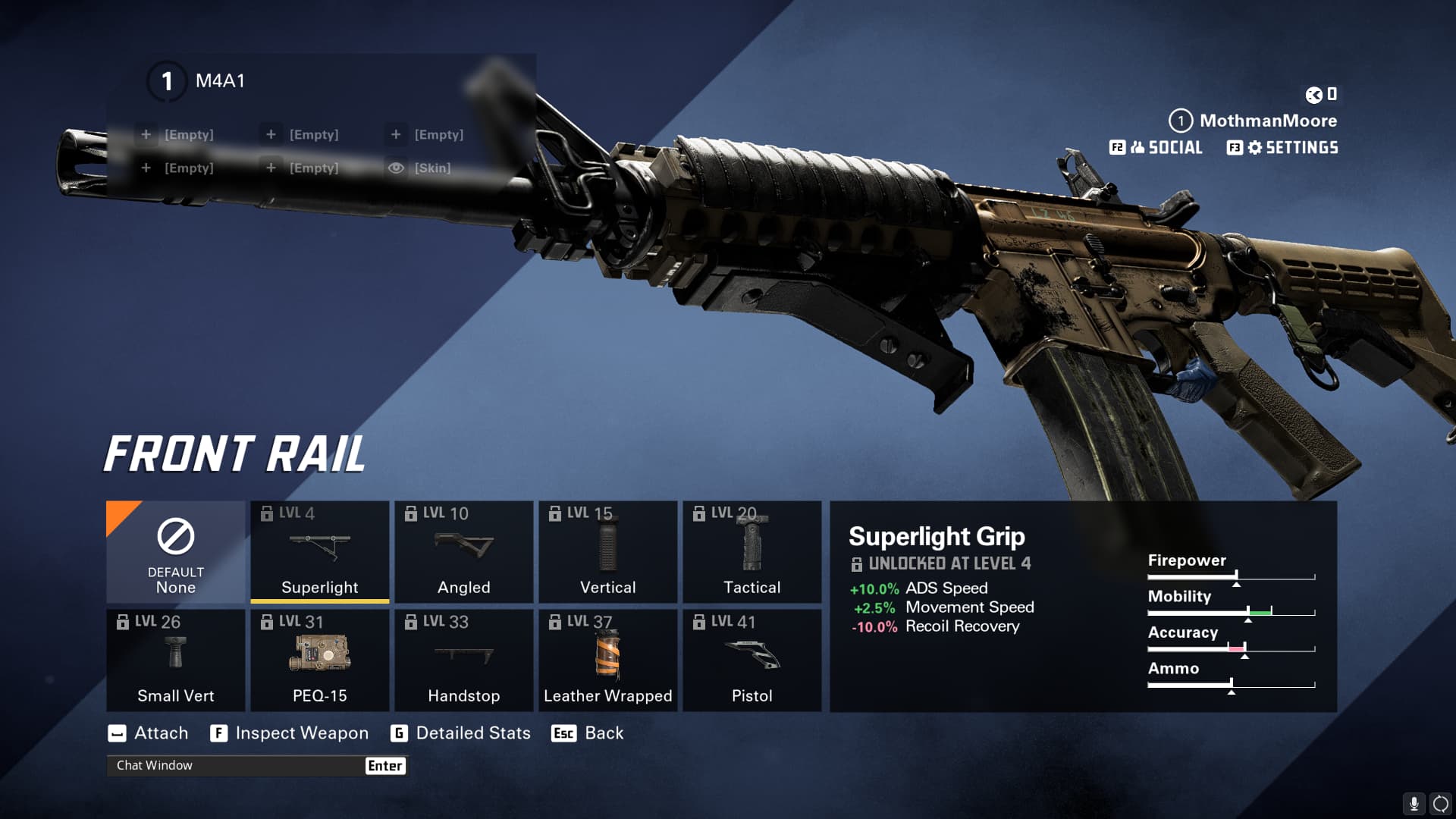Open the Social menu
This screenshot has width=1456, height=819.
(x=1156, y=148)
